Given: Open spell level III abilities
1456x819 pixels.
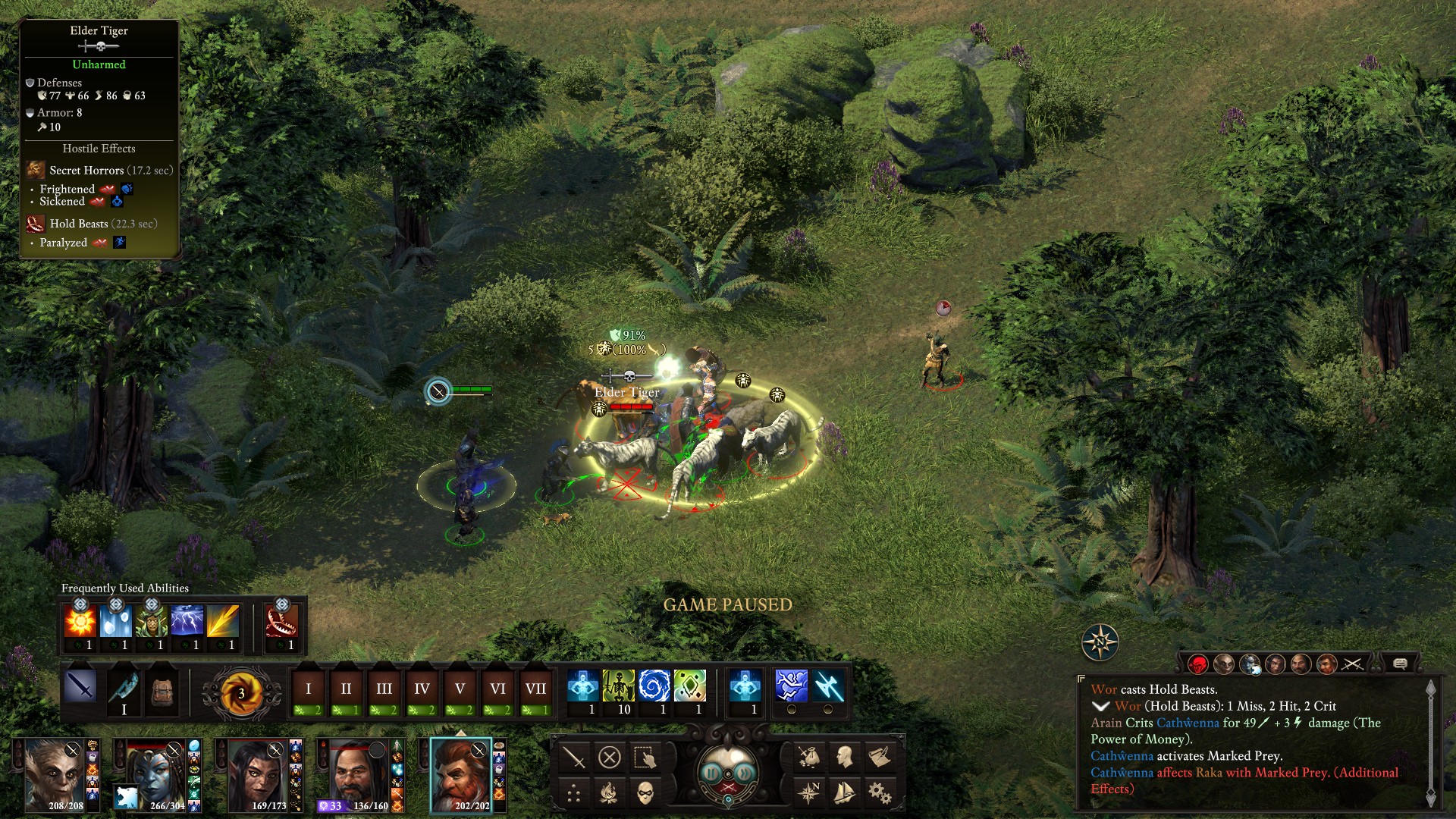Looking at the screenshot, I should pyautogui.click(x=384, y=690).
